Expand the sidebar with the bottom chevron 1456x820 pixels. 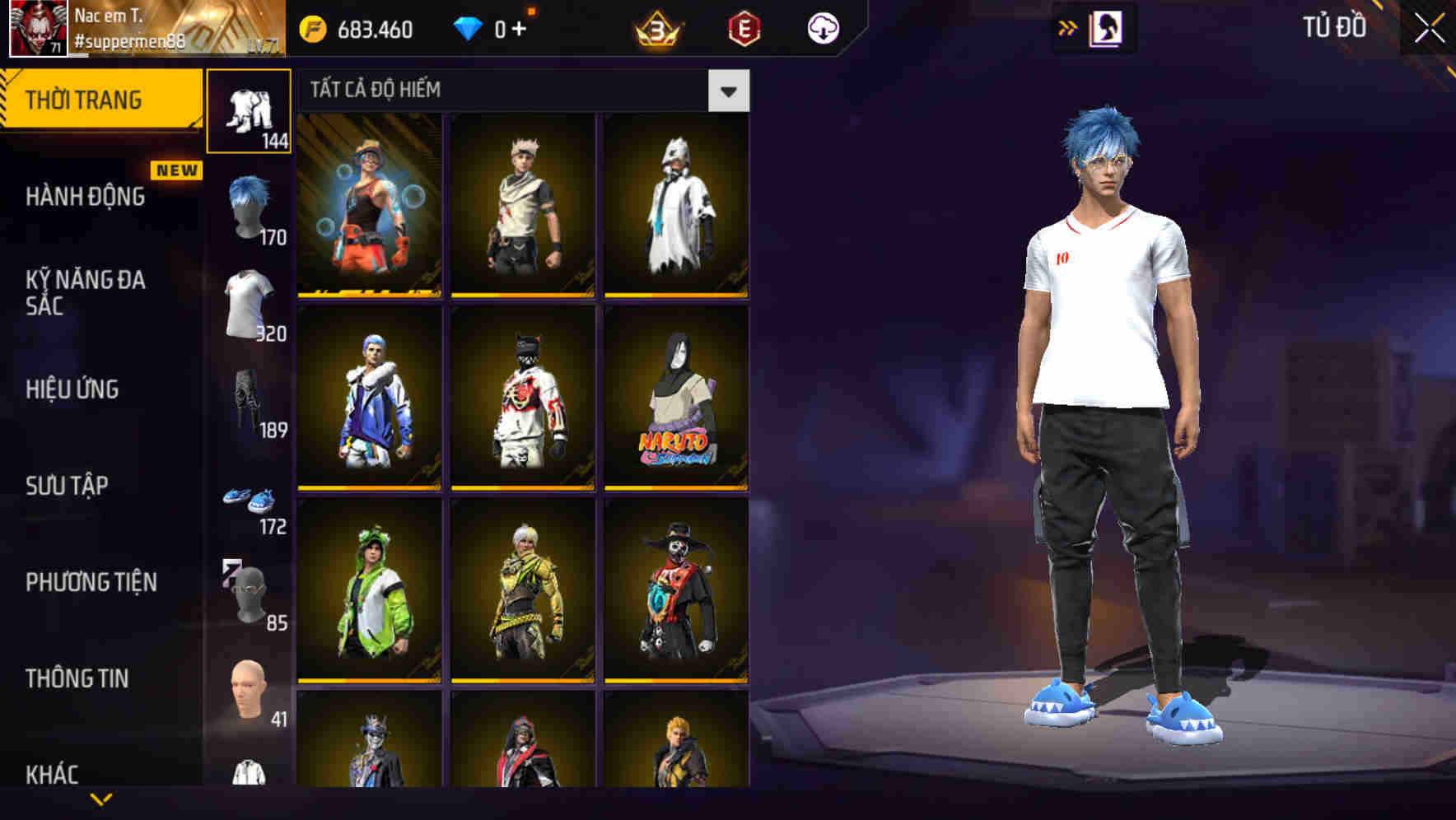coord(99,797)
